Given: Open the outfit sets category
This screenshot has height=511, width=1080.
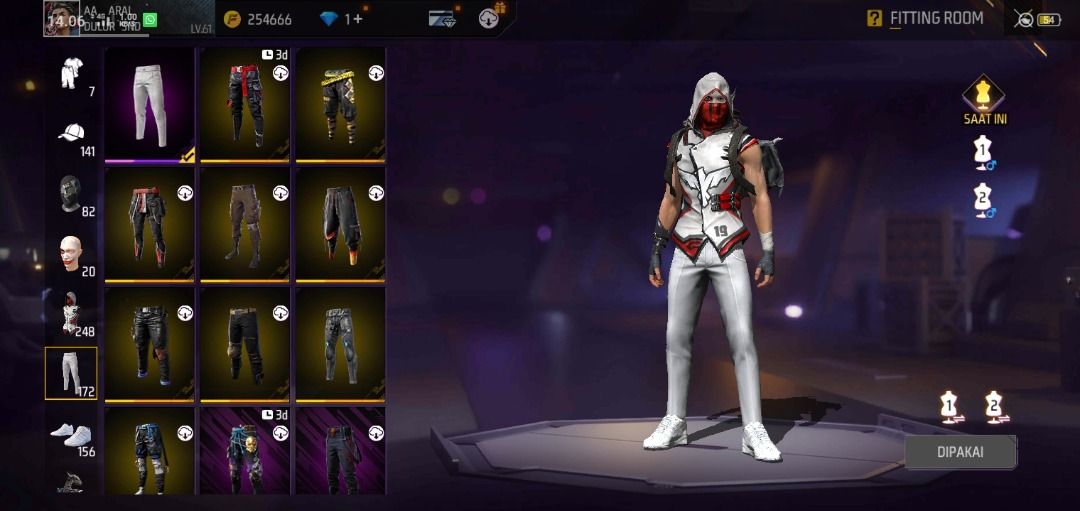Looking at the screenshot, I should (71, 74).
